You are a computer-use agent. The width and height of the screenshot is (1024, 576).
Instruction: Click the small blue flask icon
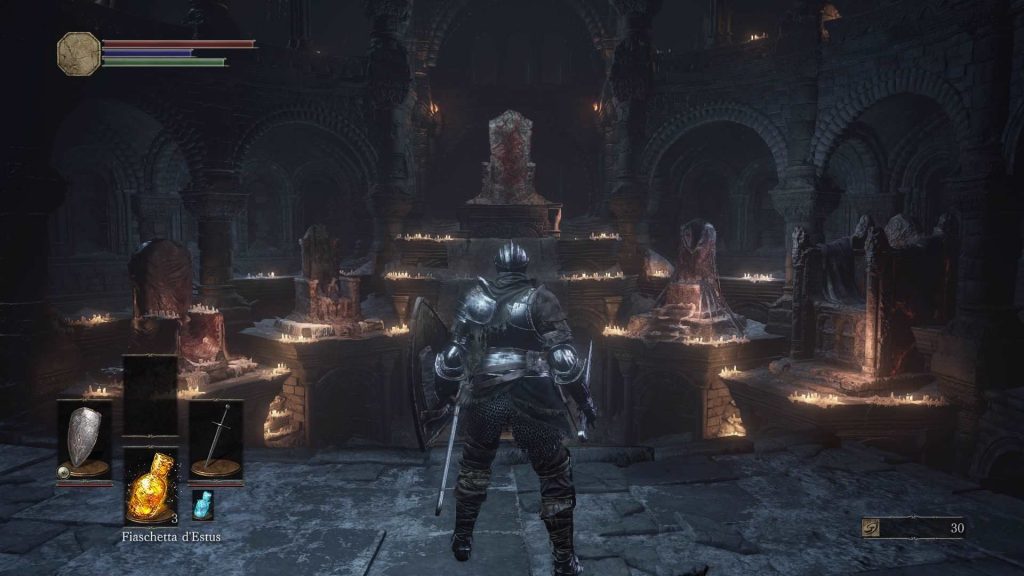(x=201, y=505)
